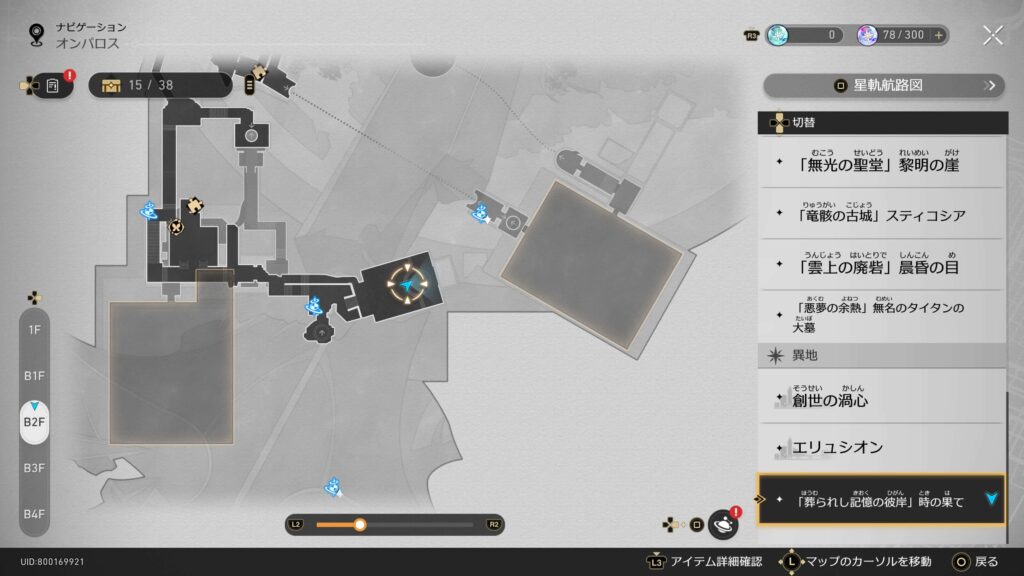Click the golden puzzle piece map marker
This screenshot has height=576, width=1024.
tap(197, 204)
